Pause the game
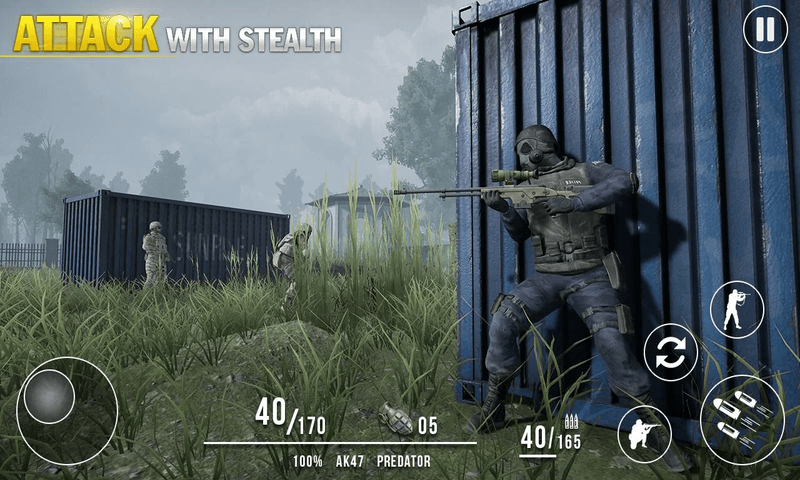 765,30
